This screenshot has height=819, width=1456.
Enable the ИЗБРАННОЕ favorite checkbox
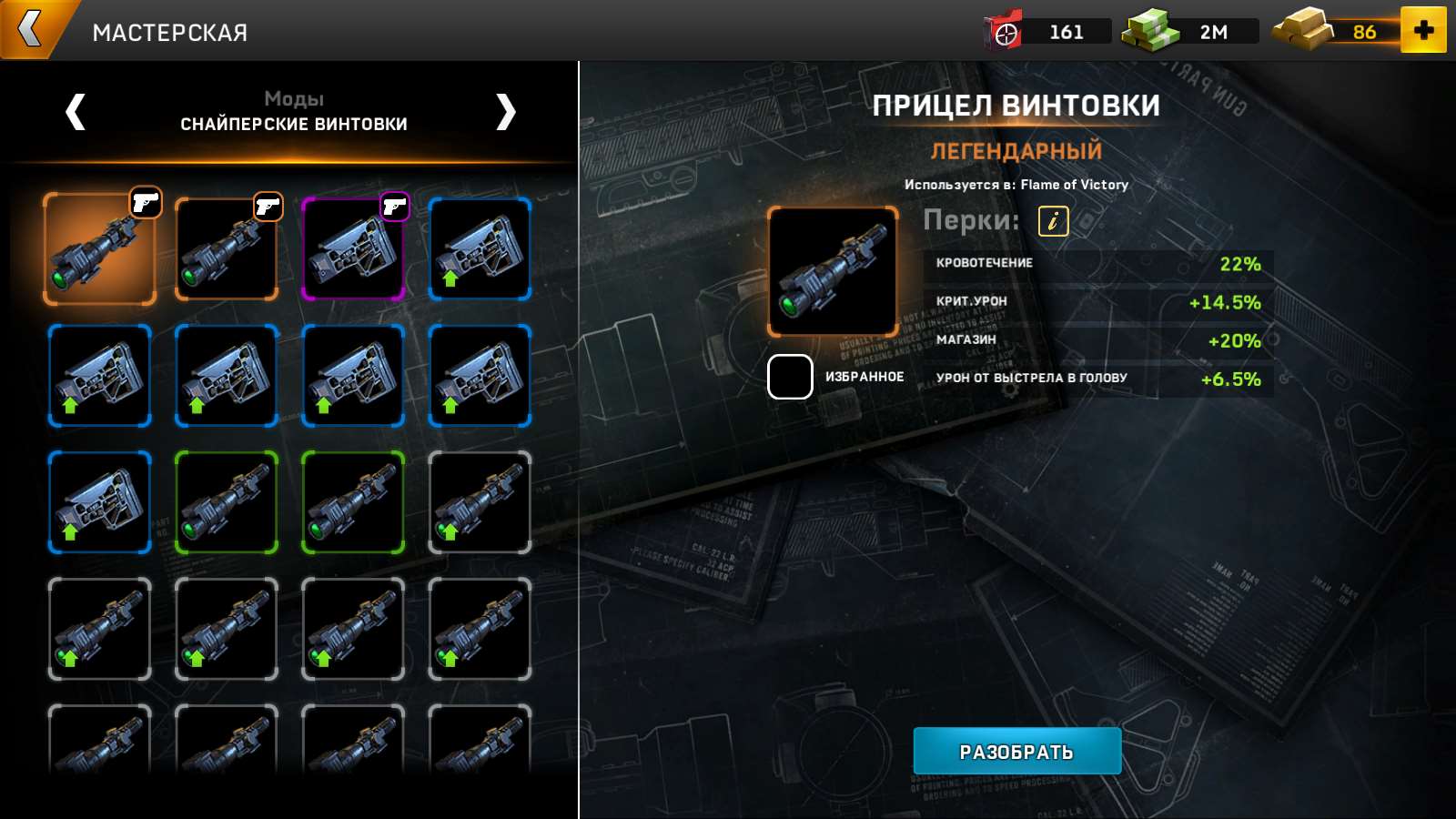click(x=788, y=378)
